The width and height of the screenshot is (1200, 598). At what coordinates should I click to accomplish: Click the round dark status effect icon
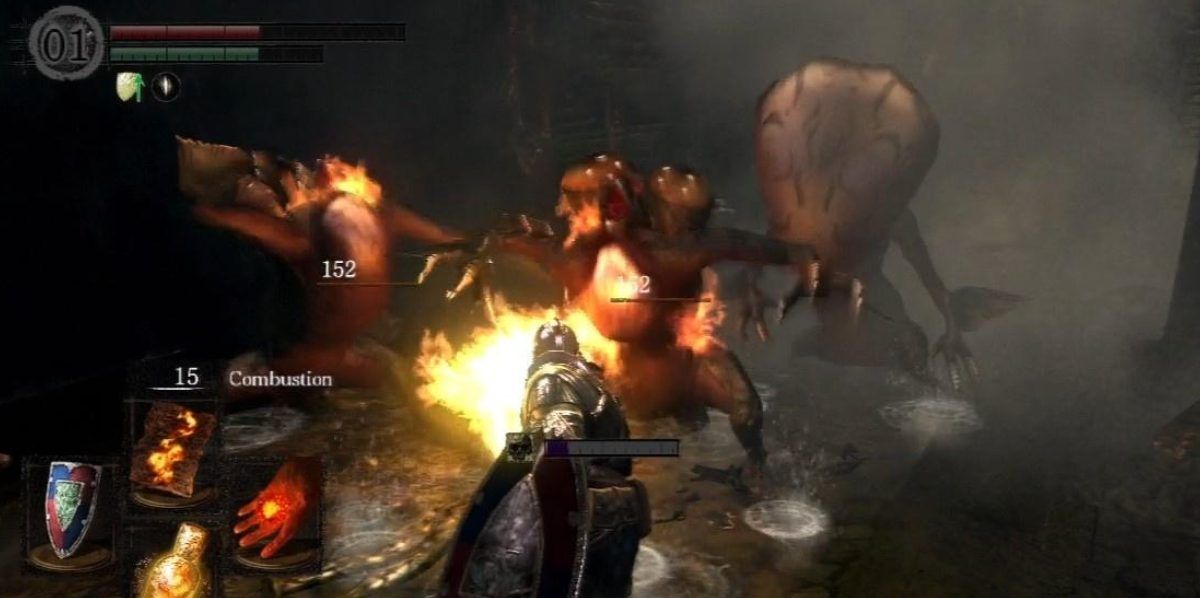click(166, 87)
